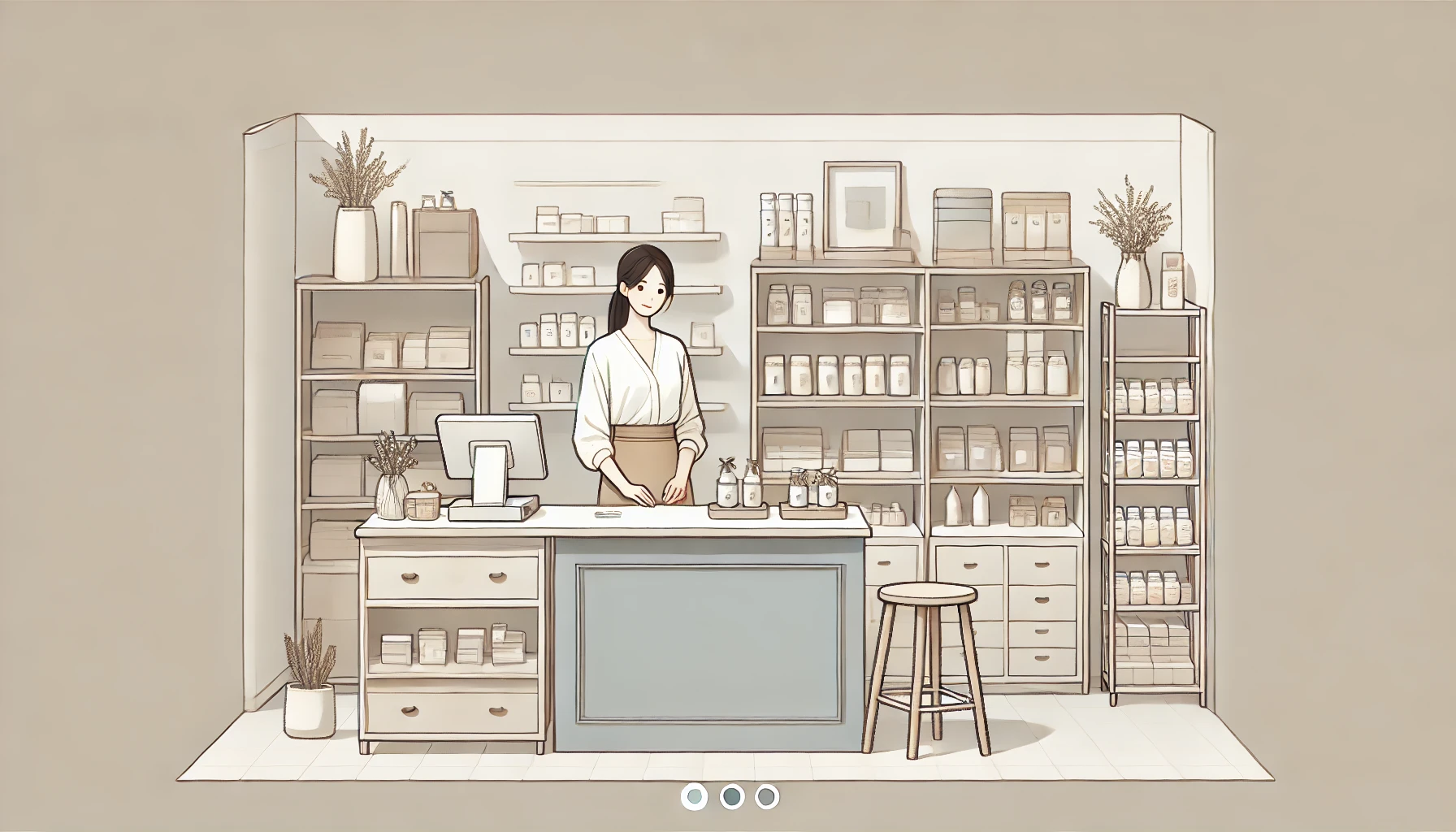Pick the gray color dot
Image resolution: width=1456 pixels, height=832 pixels.
point(766,796)
